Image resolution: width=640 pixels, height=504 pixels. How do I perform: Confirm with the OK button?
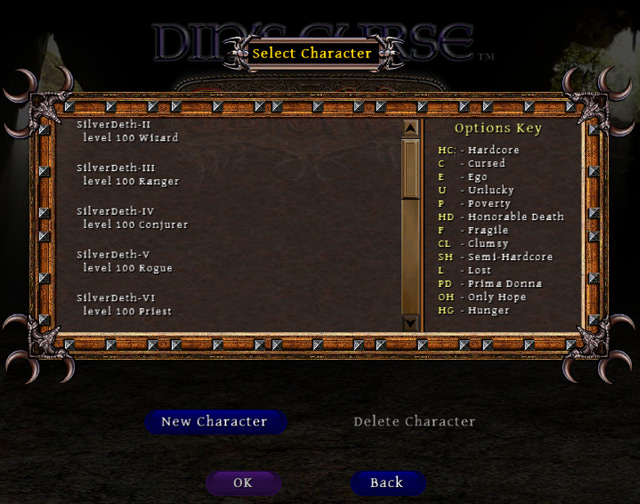tap(243, 483)
